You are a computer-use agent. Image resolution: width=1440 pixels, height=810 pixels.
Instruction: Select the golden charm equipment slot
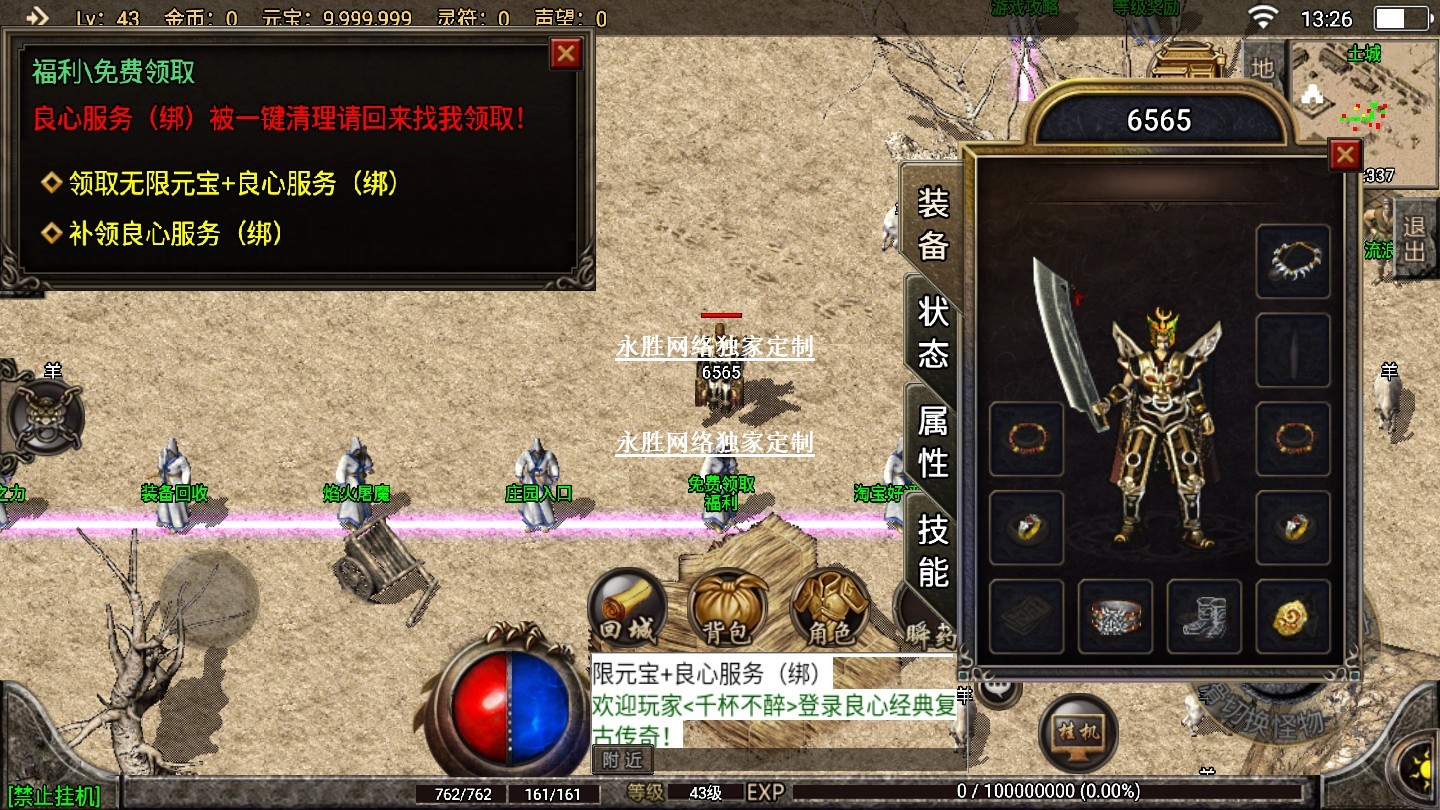(x=1293, y=616)
